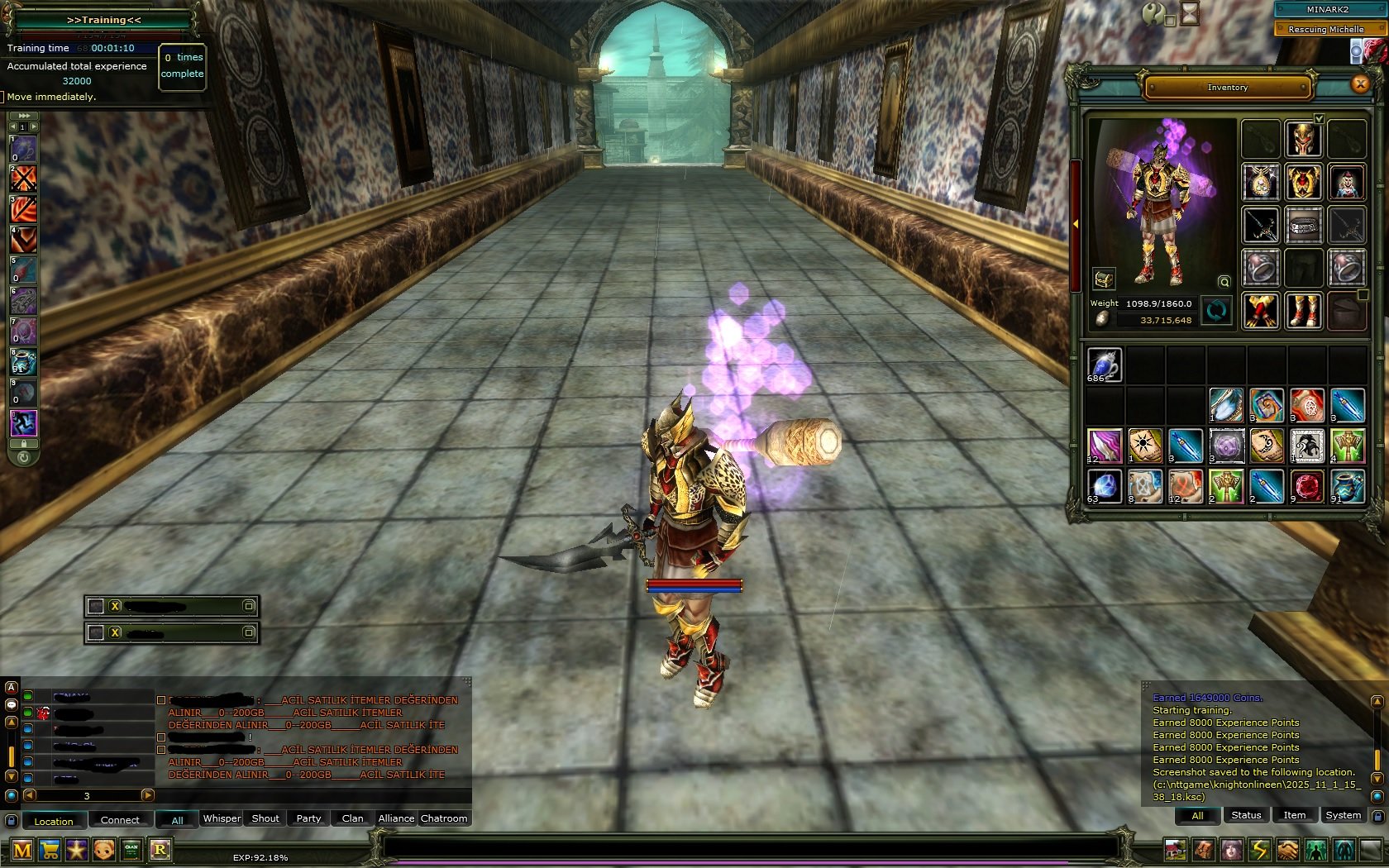Select the red gem stack of 9
The image size is (1389, 868).
(x=1306, y=487)
